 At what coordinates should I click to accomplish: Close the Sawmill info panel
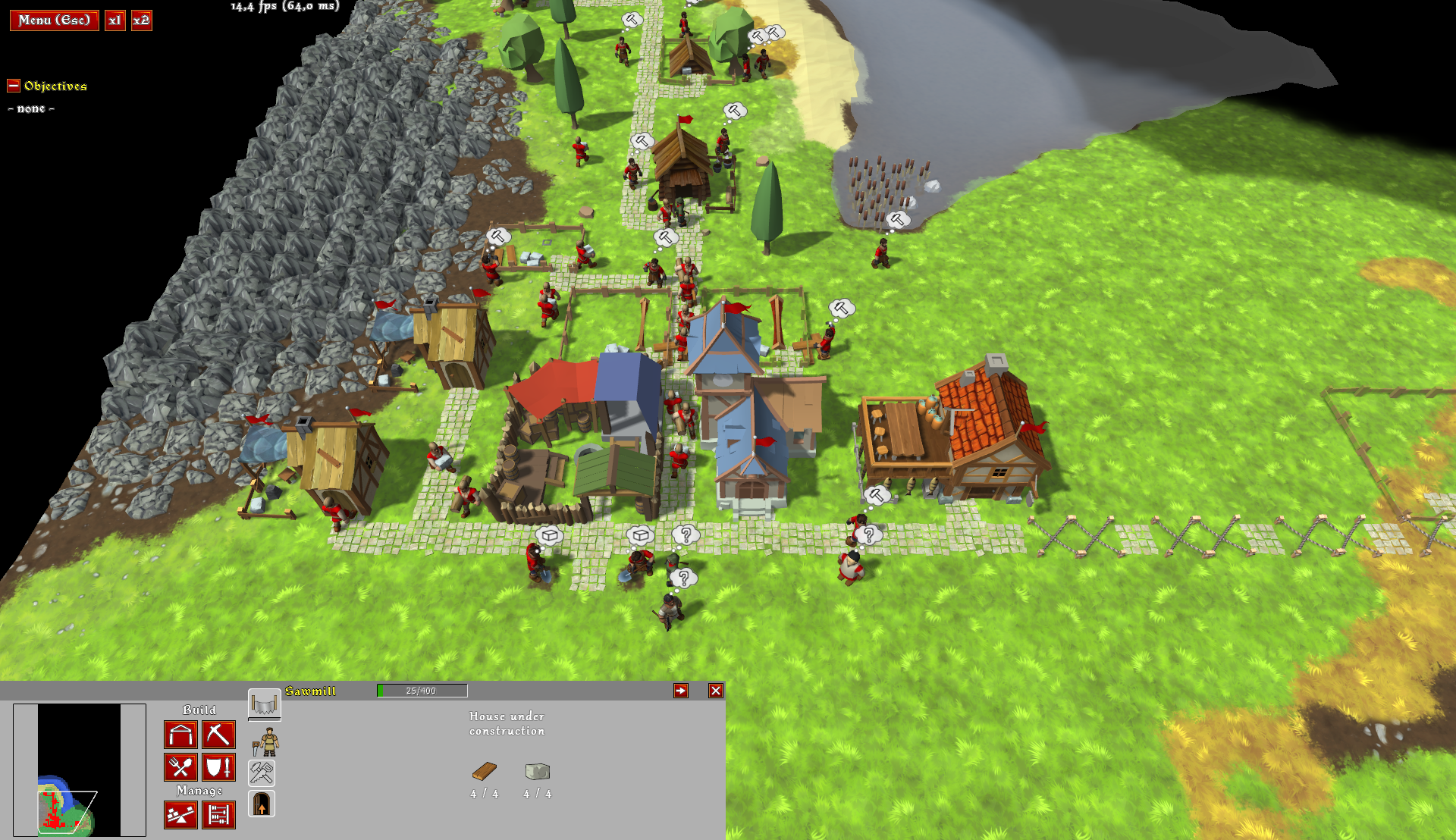coord(716,691)
